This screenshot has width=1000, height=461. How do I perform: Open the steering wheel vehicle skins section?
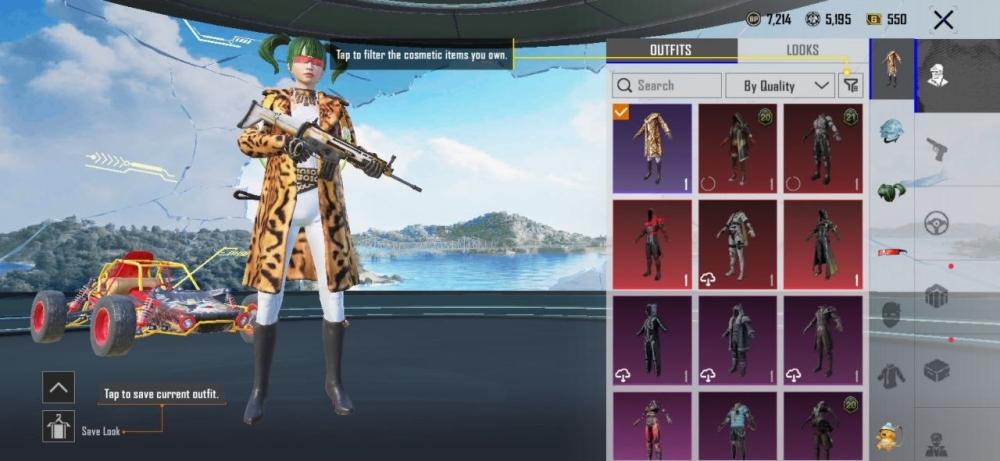937,222
